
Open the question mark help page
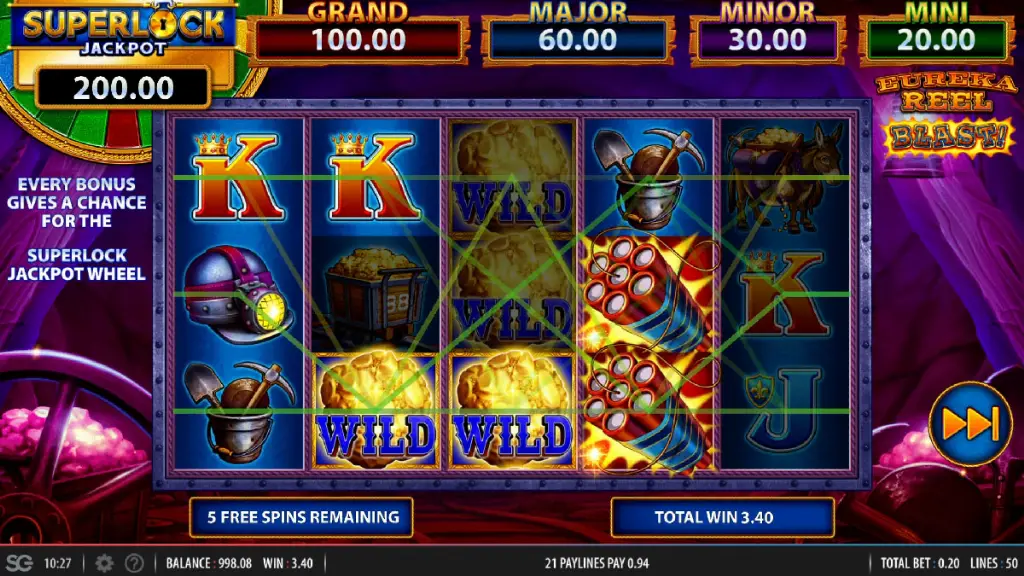pos(133,563)
